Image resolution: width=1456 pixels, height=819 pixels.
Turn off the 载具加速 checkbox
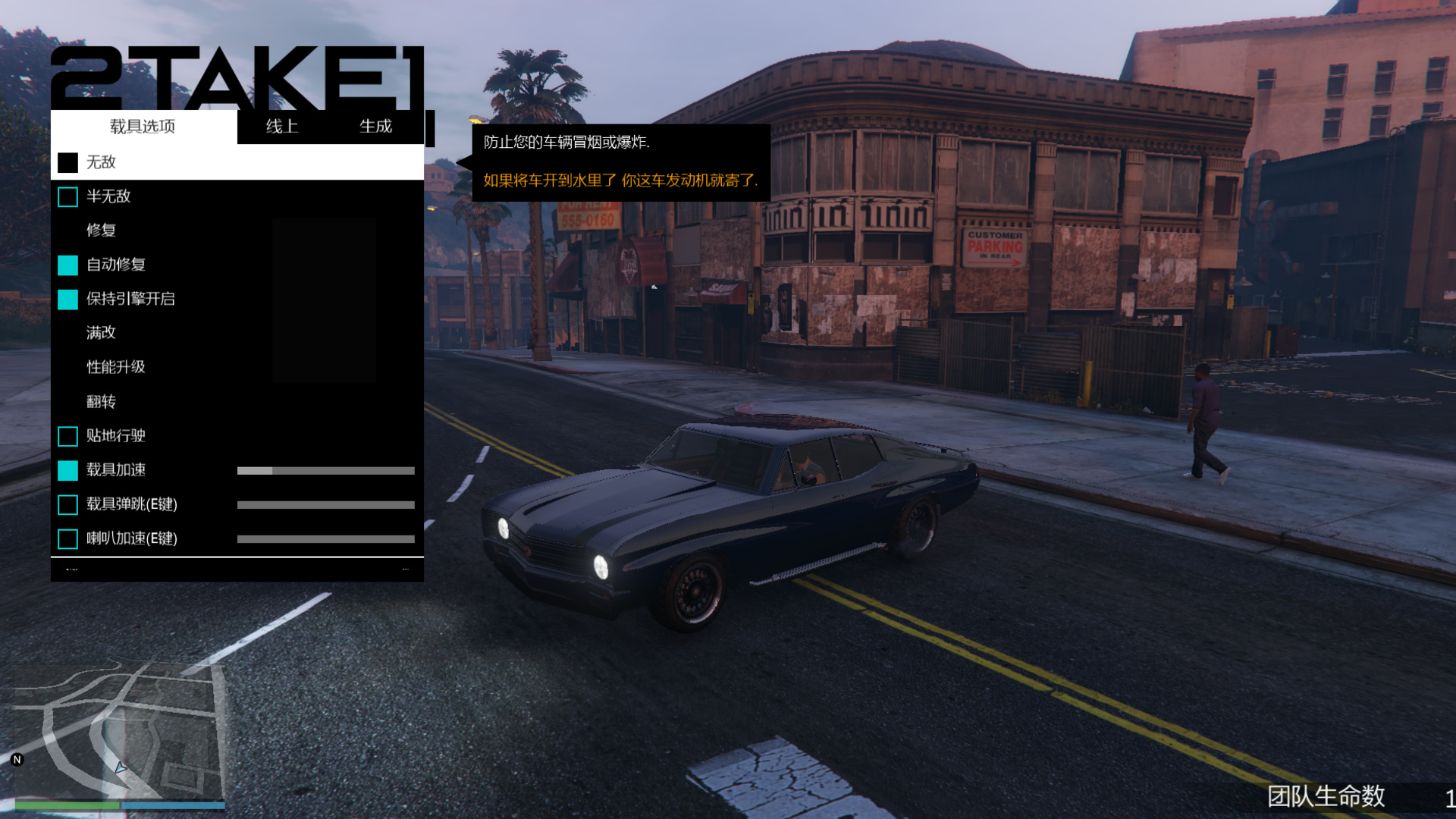(67, 470)
